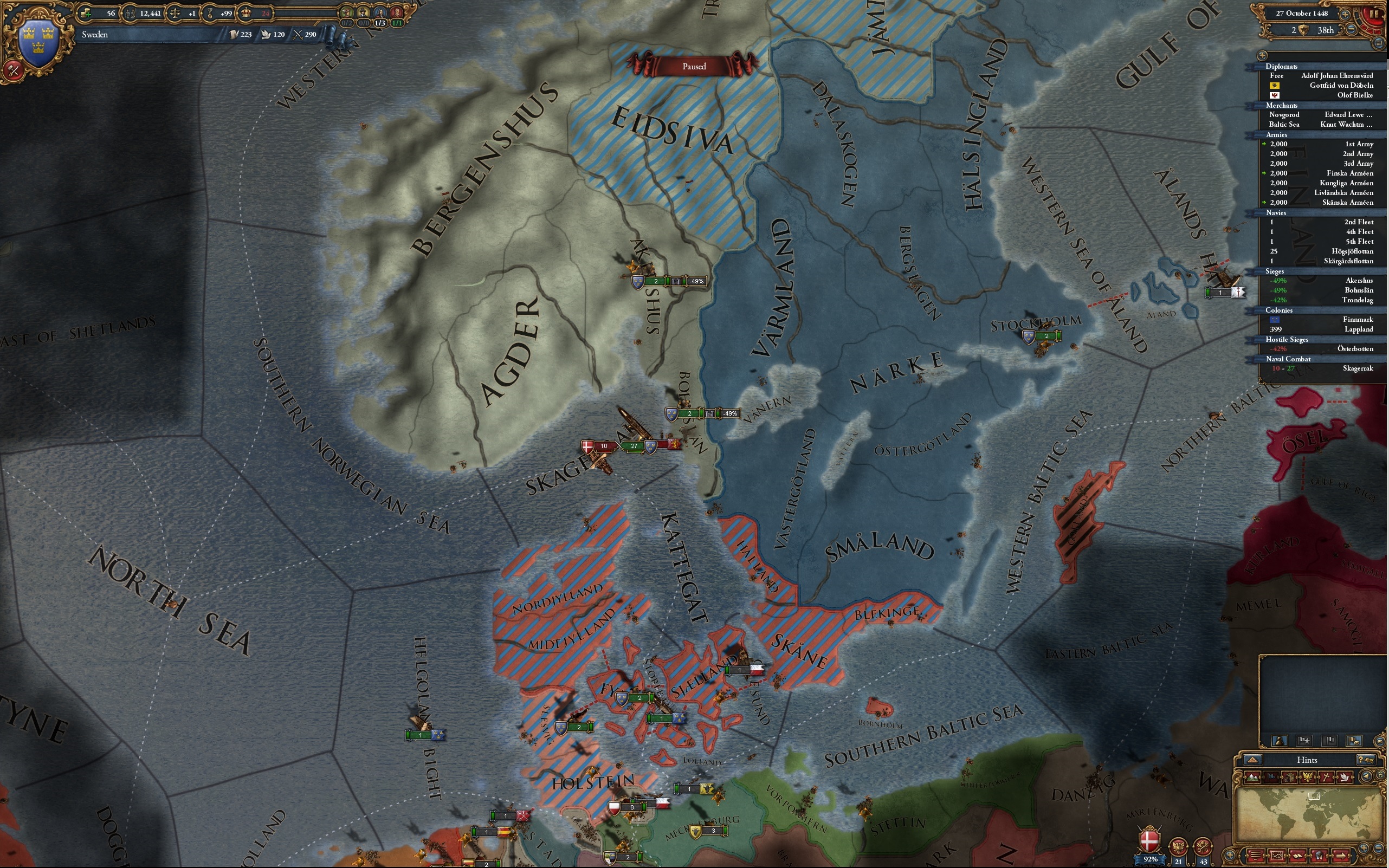The width and height of the screenshot is (1389, 868).
Task: Click the Lappland colony entry
Action: click(1321, 329)
